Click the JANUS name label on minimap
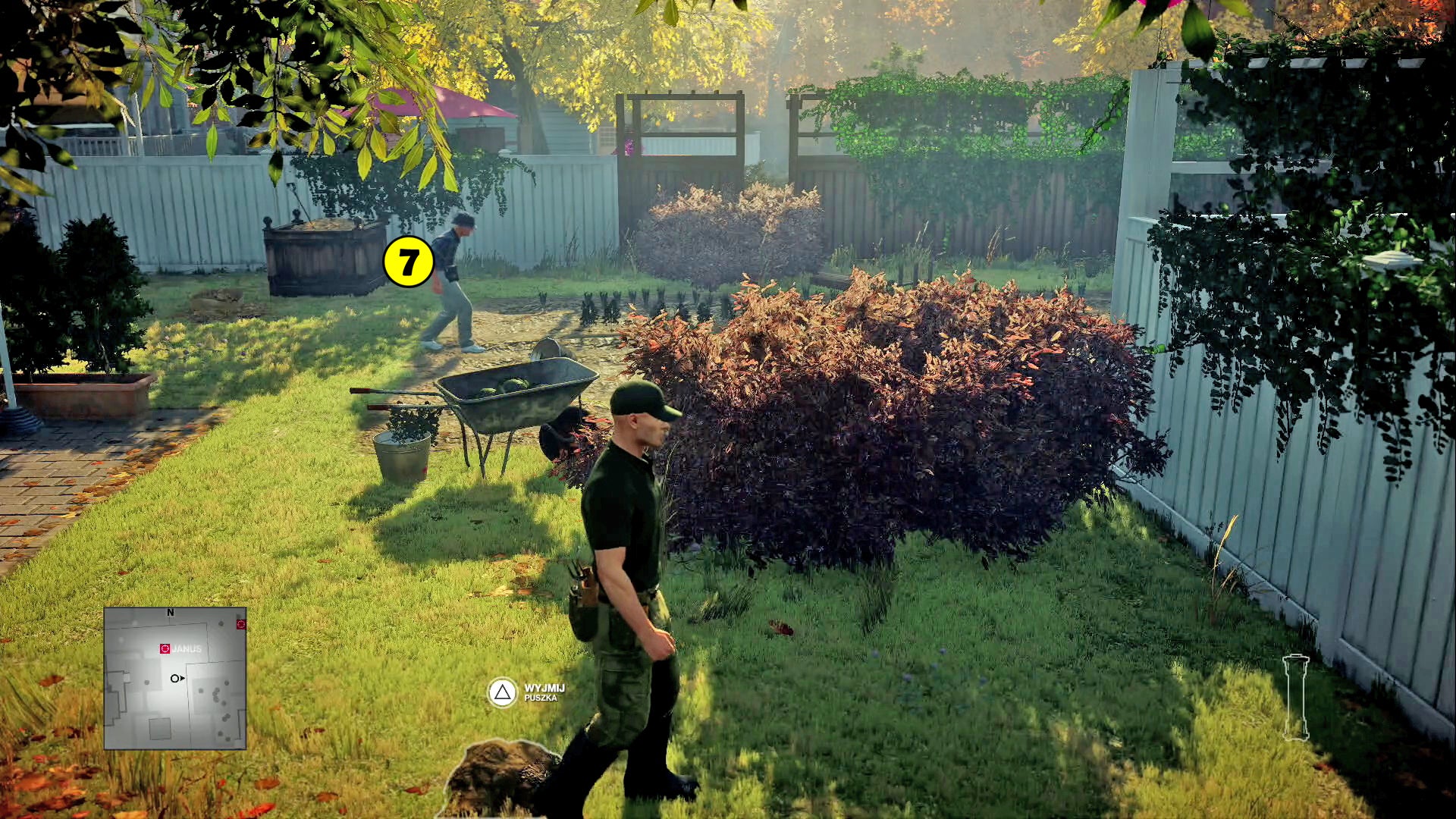 click(x=187, y=648)
